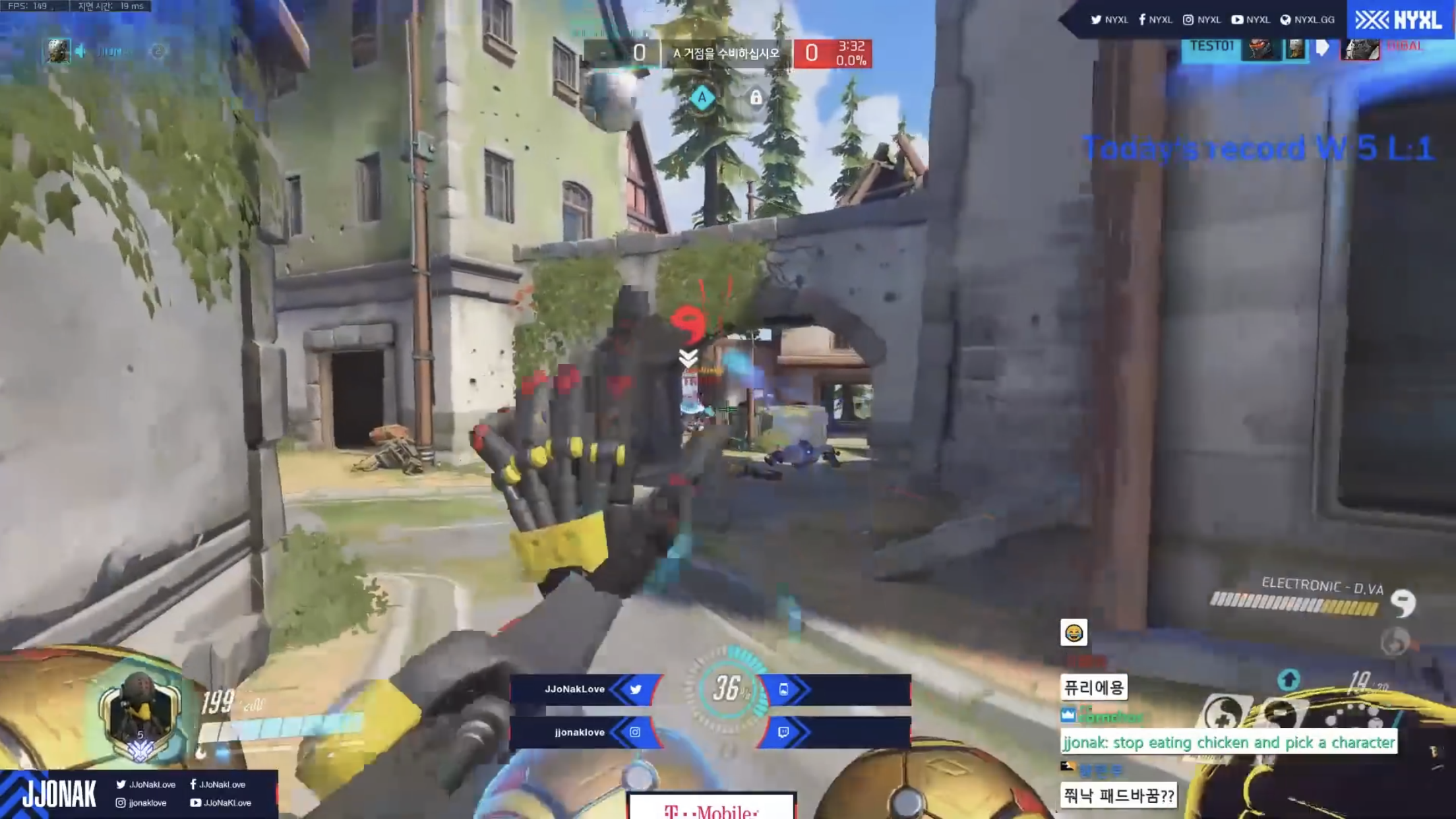Click the Zenyatta hero portrait

[140, 713]
